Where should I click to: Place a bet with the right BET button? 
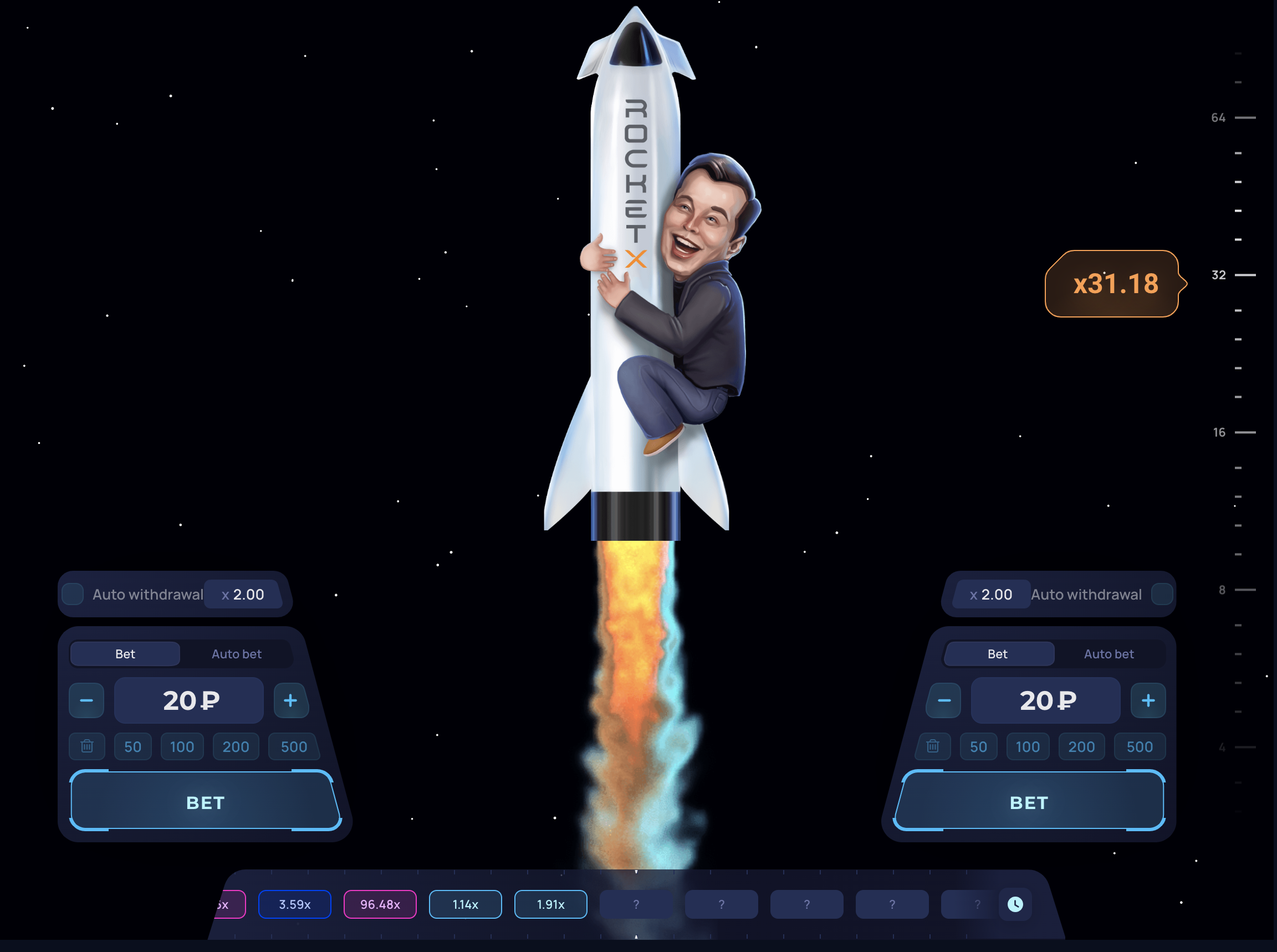[1029, 802]
